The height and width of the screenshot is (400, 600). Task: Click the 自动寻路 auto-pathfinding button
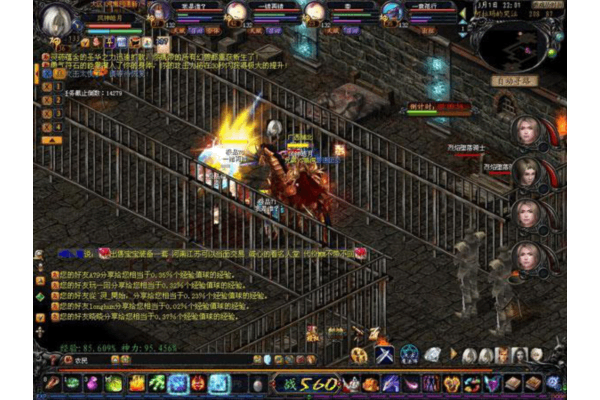pos(513,80)
